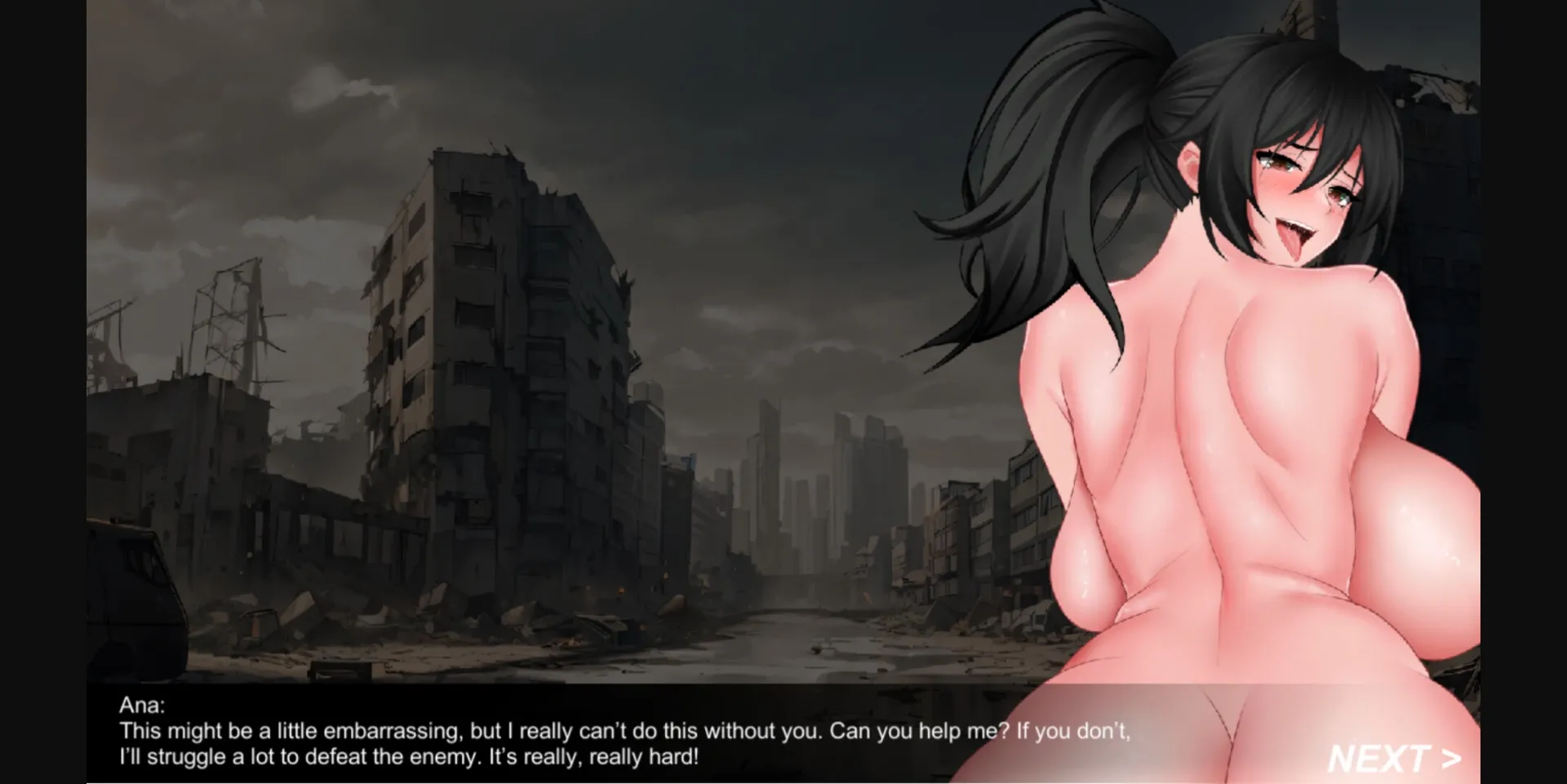Viewport: 1567px width, 784px height.
Task: Click the character sprite of Ana
Action: (x=1224, y=449)
